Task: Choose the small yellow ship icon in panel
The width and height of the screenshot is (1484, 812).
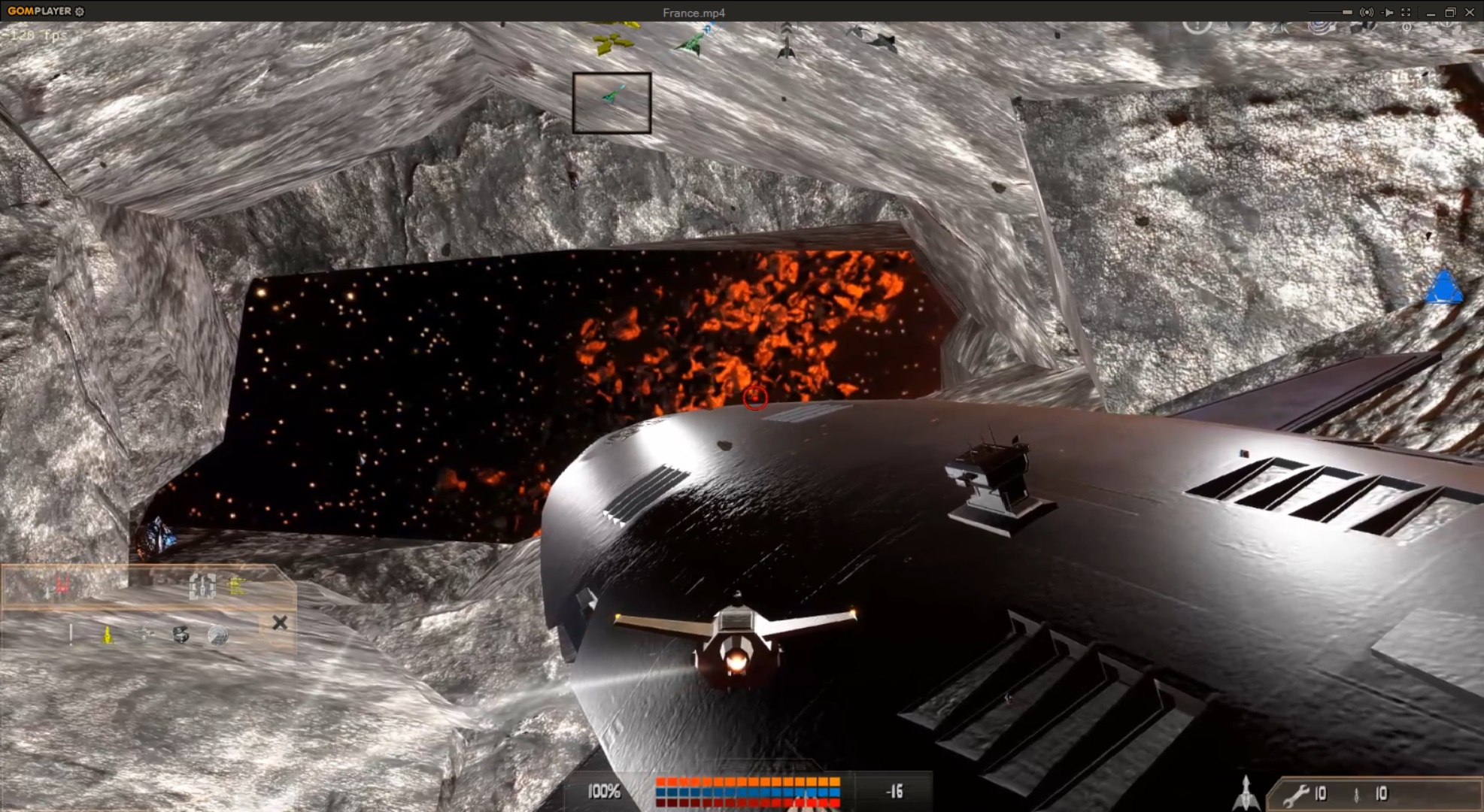Action: pos(236,586)
